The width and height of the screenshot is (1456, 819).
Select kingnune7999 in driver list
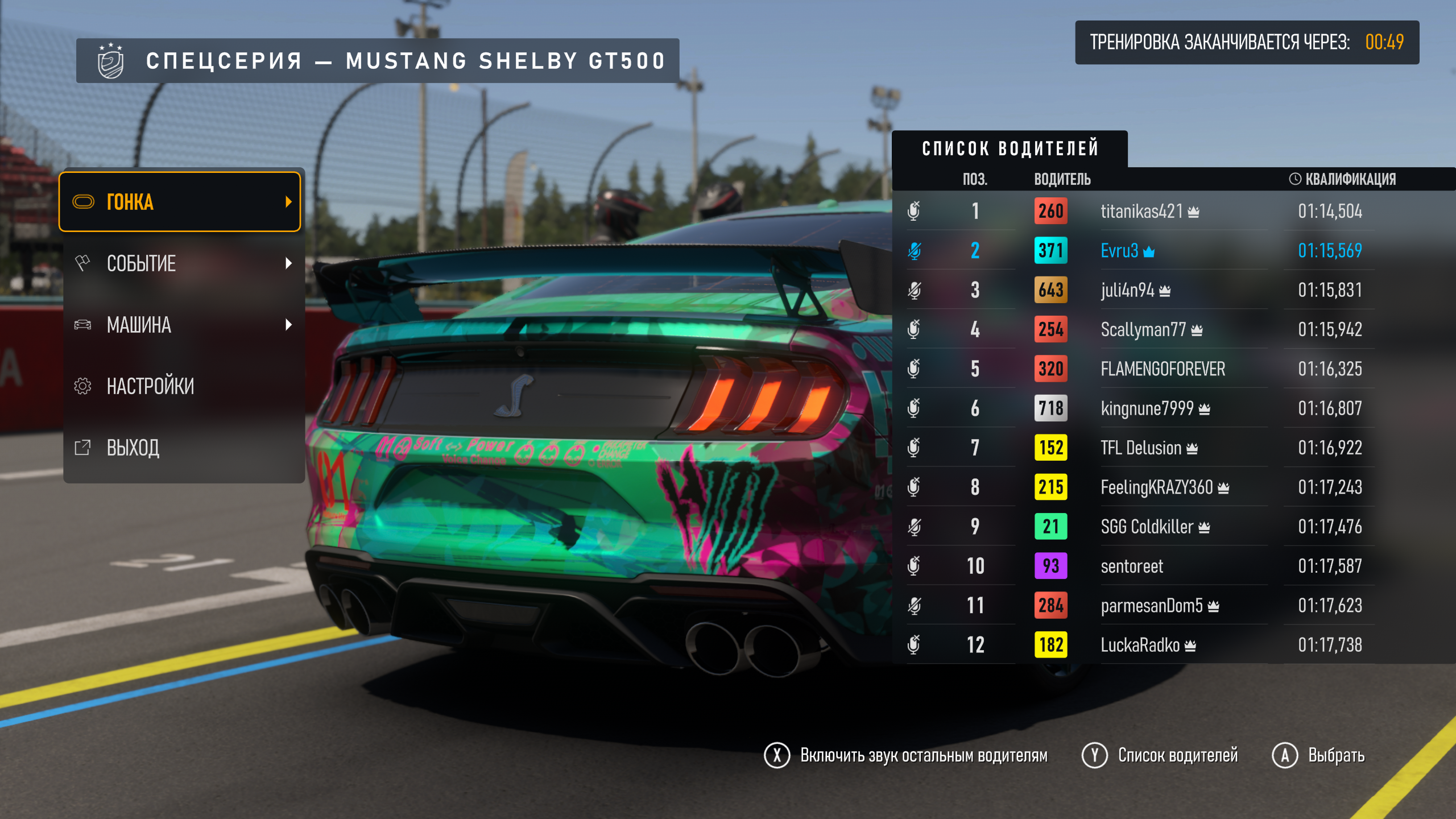coord(1147,408)
